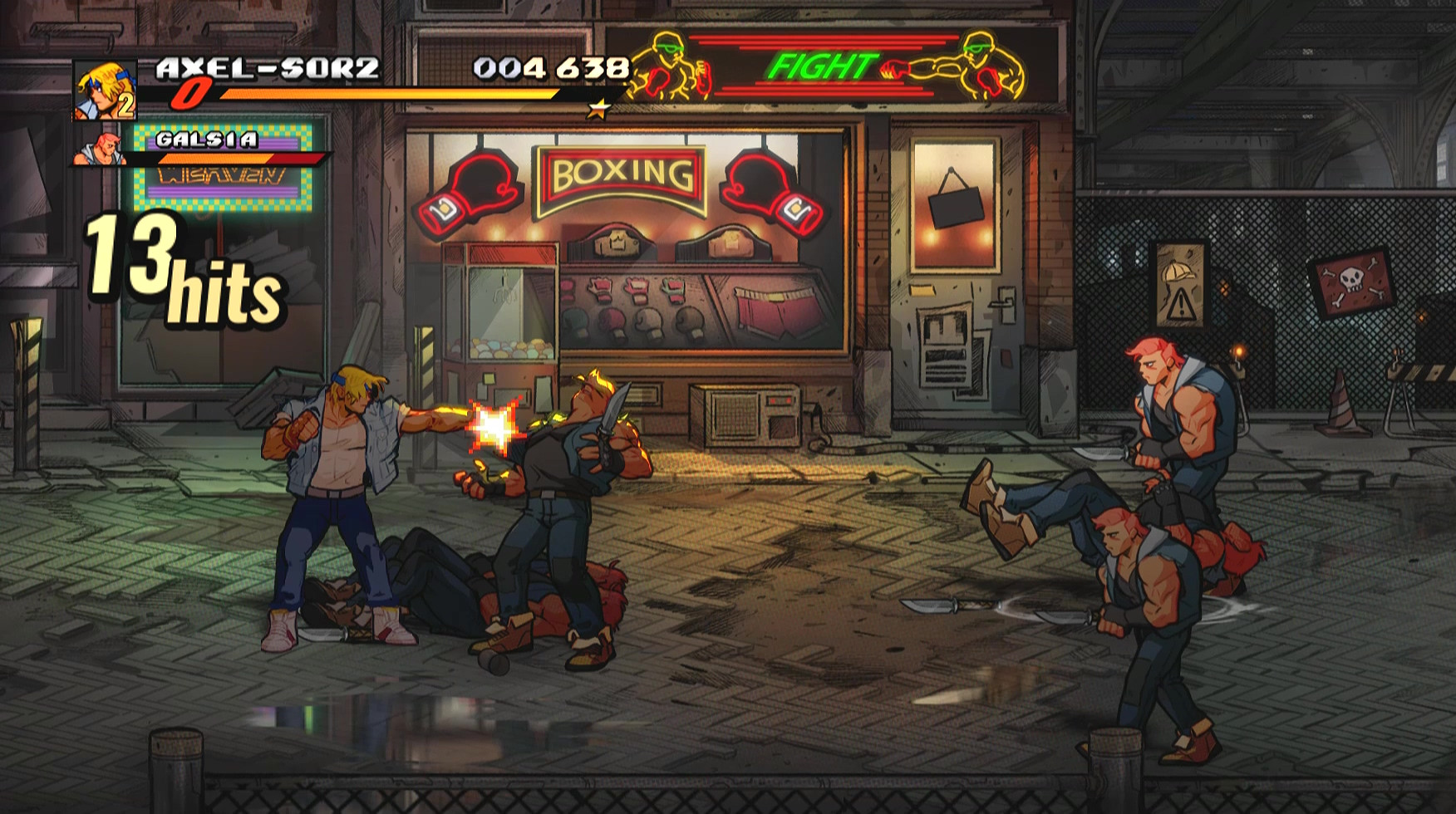Click the championship belt display in the shop window
This screenshot has height=814, width=1456.
tap(615, 241)
